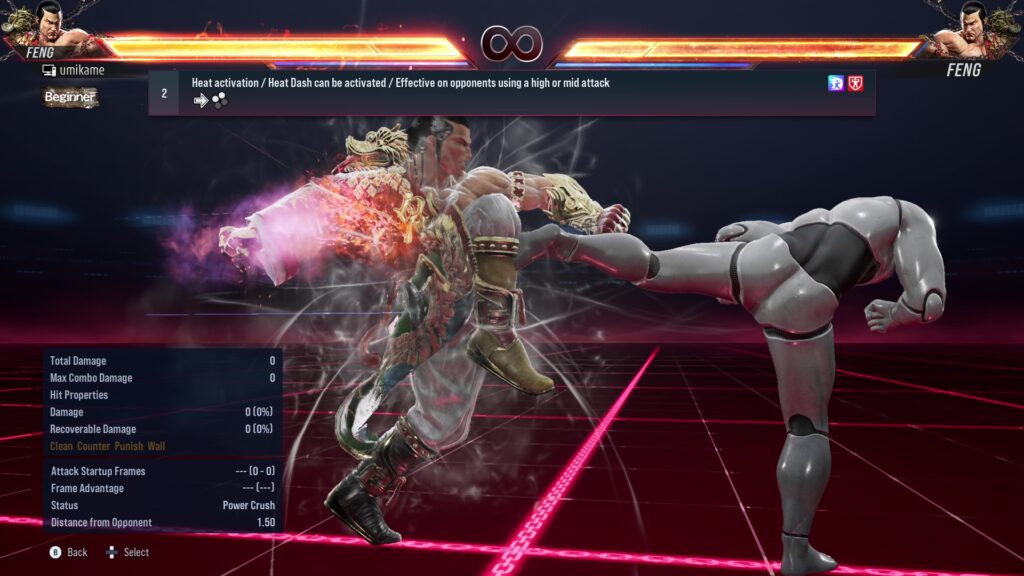Select the Beginner rank badge
1024x576 pixels.
(70, 97)
